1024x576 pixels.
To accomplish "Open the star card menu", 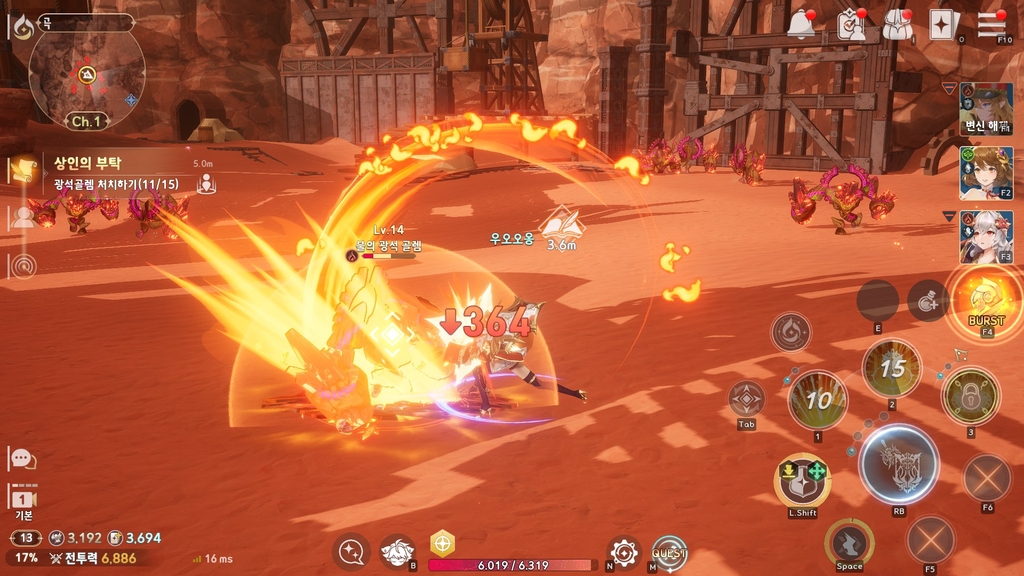I will (943, 26).
